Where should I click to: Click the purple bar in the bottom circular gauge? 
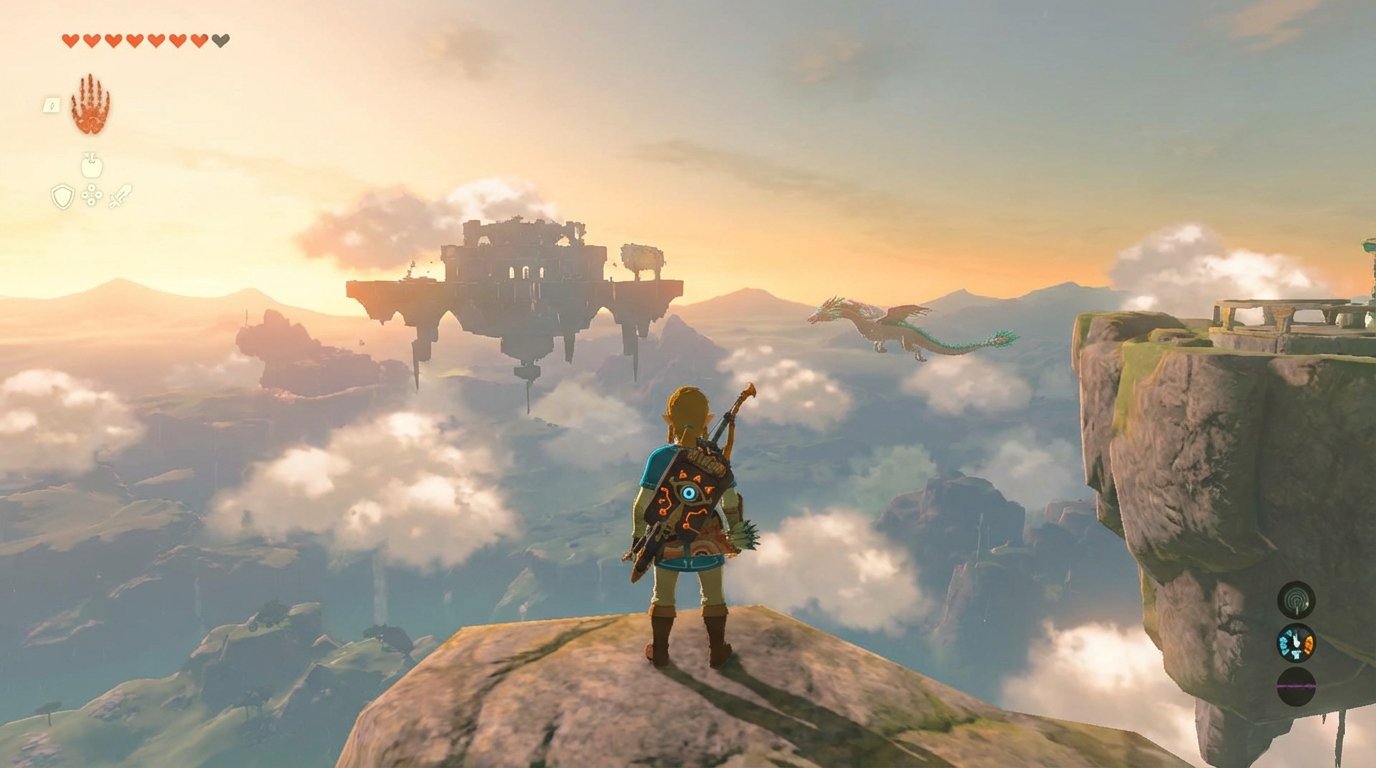(x=1296, y=686)
